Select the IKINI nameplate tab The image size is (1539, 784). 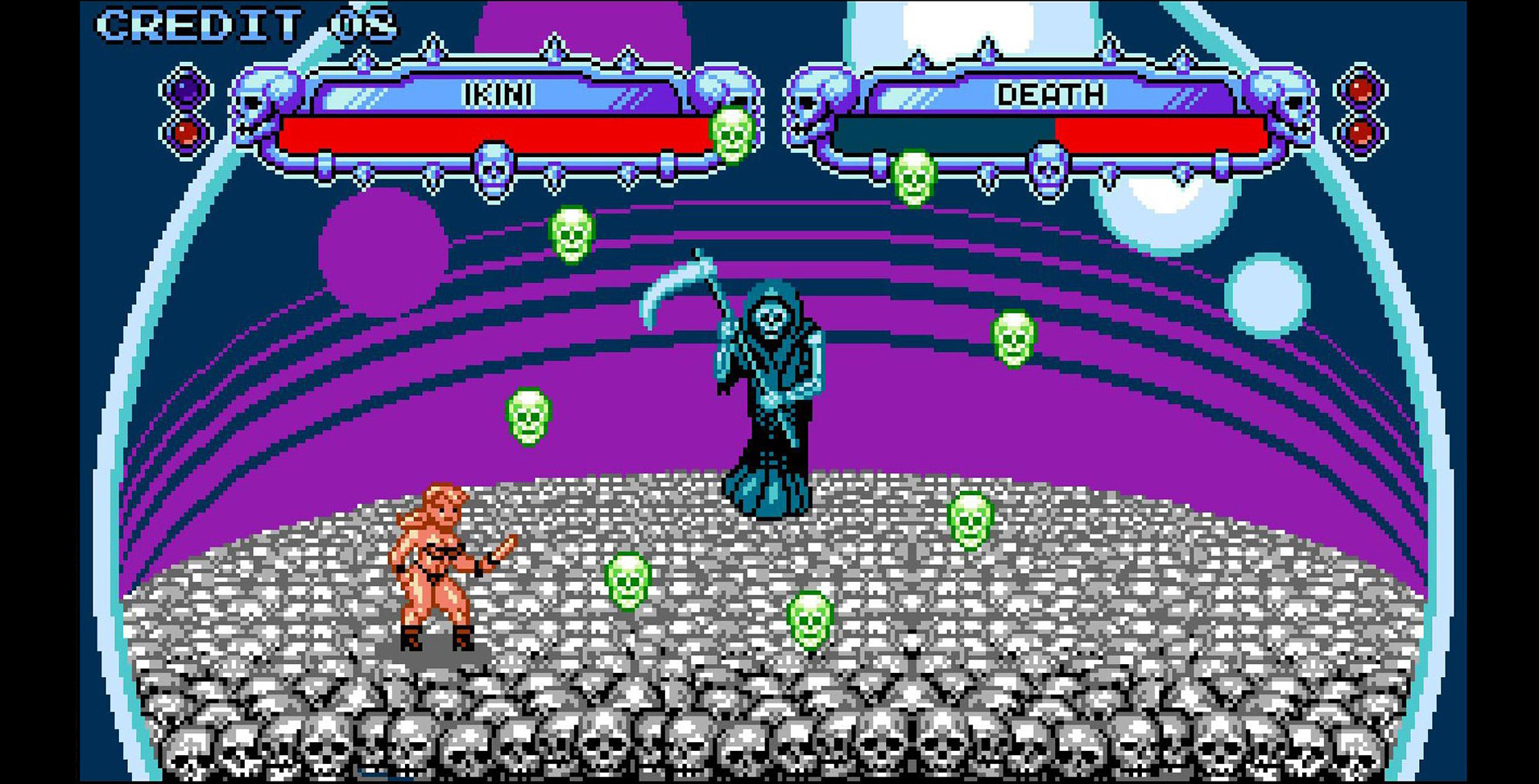tap(498, 95)
